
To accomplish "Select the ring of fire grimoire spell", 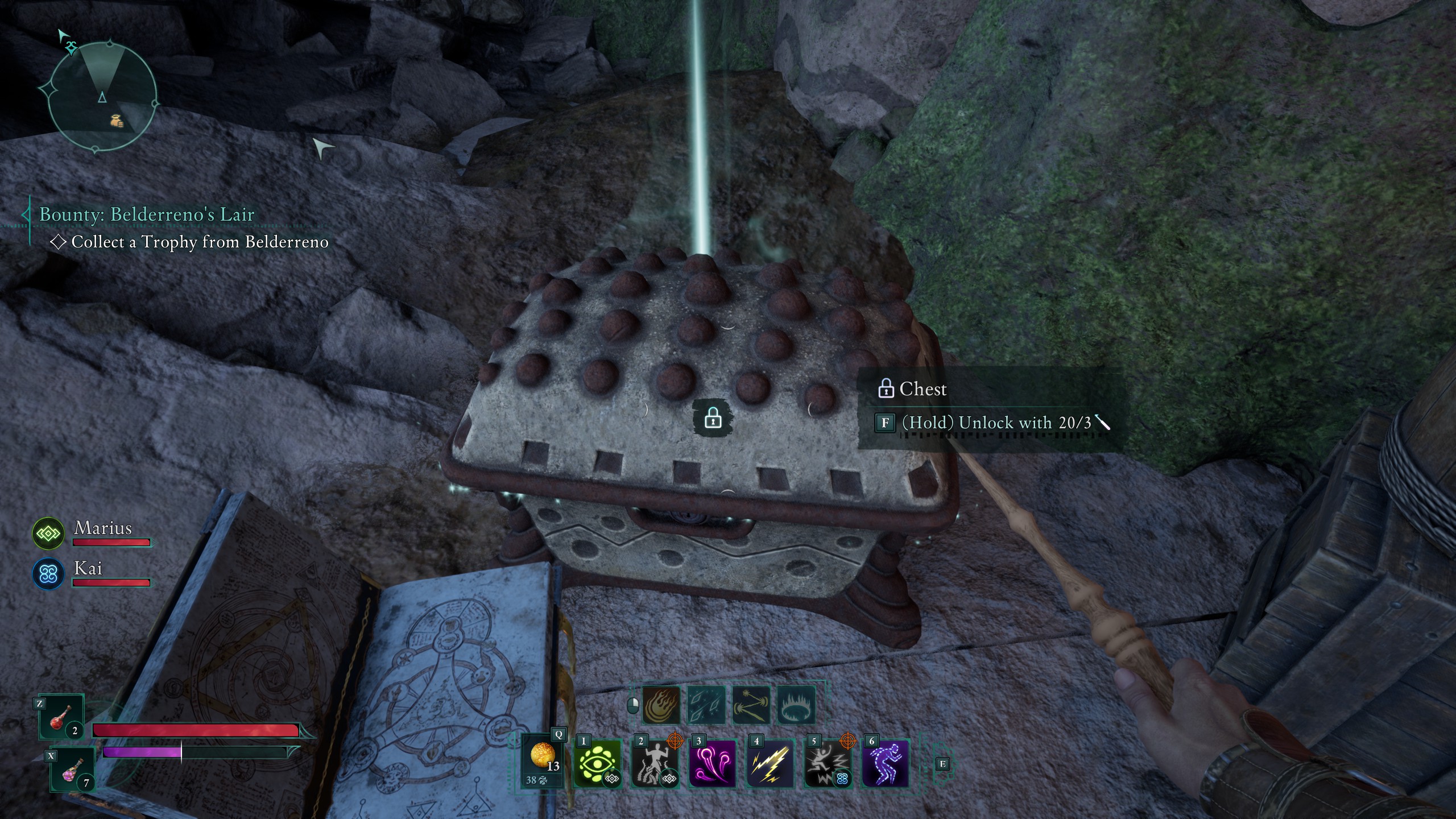I will tap(796, 705).
